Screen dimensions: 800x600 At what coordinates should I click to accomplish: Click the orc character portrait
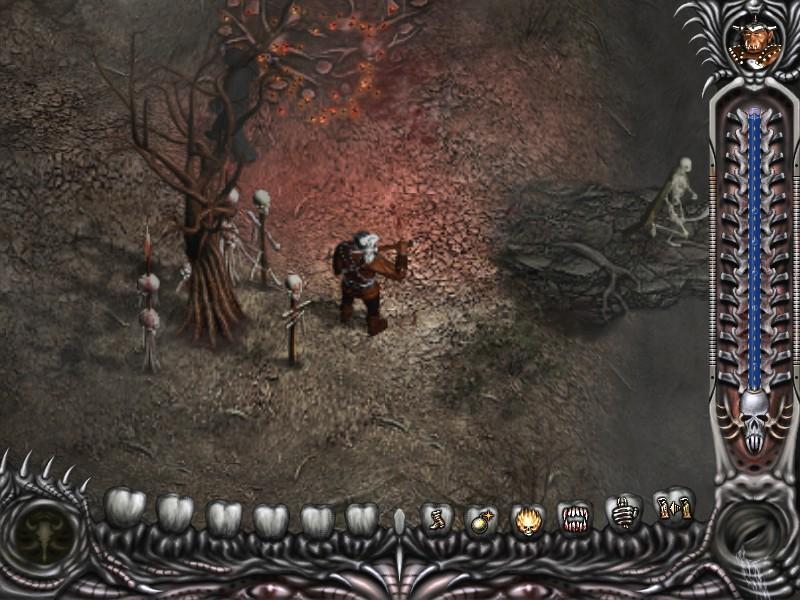(753, 45)
